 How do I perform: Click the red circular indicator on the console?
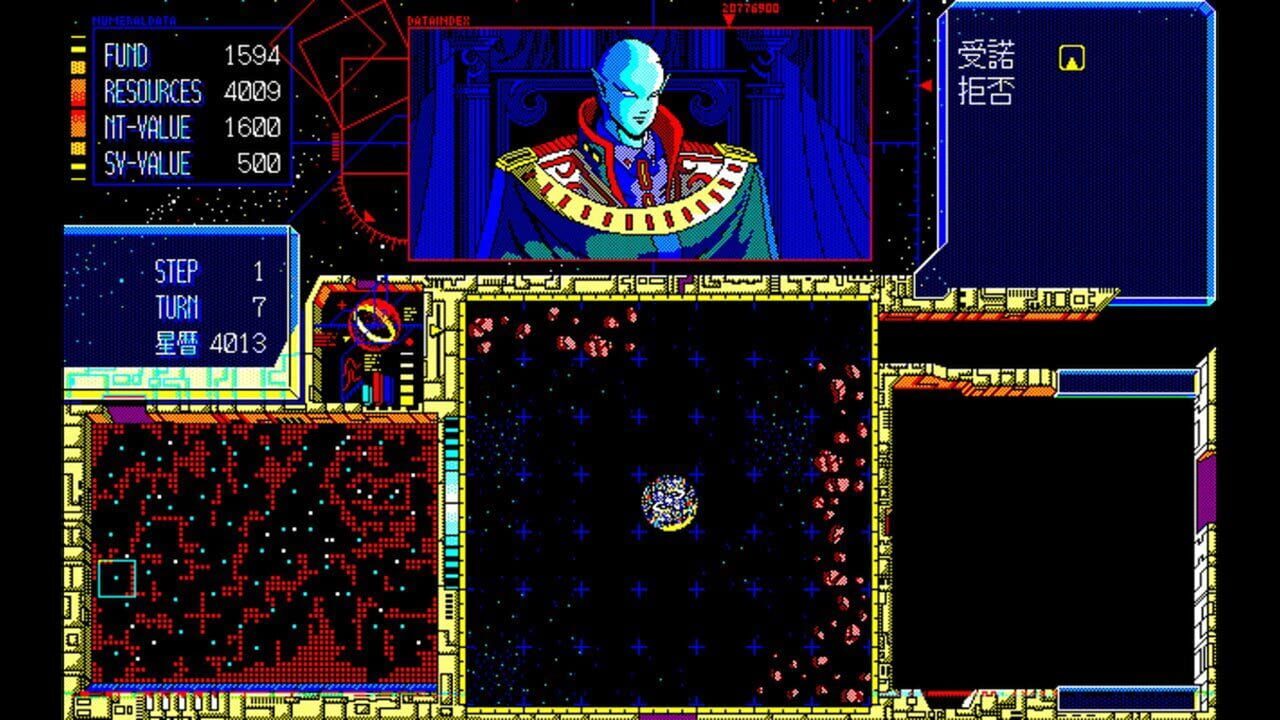click(409, 342)
